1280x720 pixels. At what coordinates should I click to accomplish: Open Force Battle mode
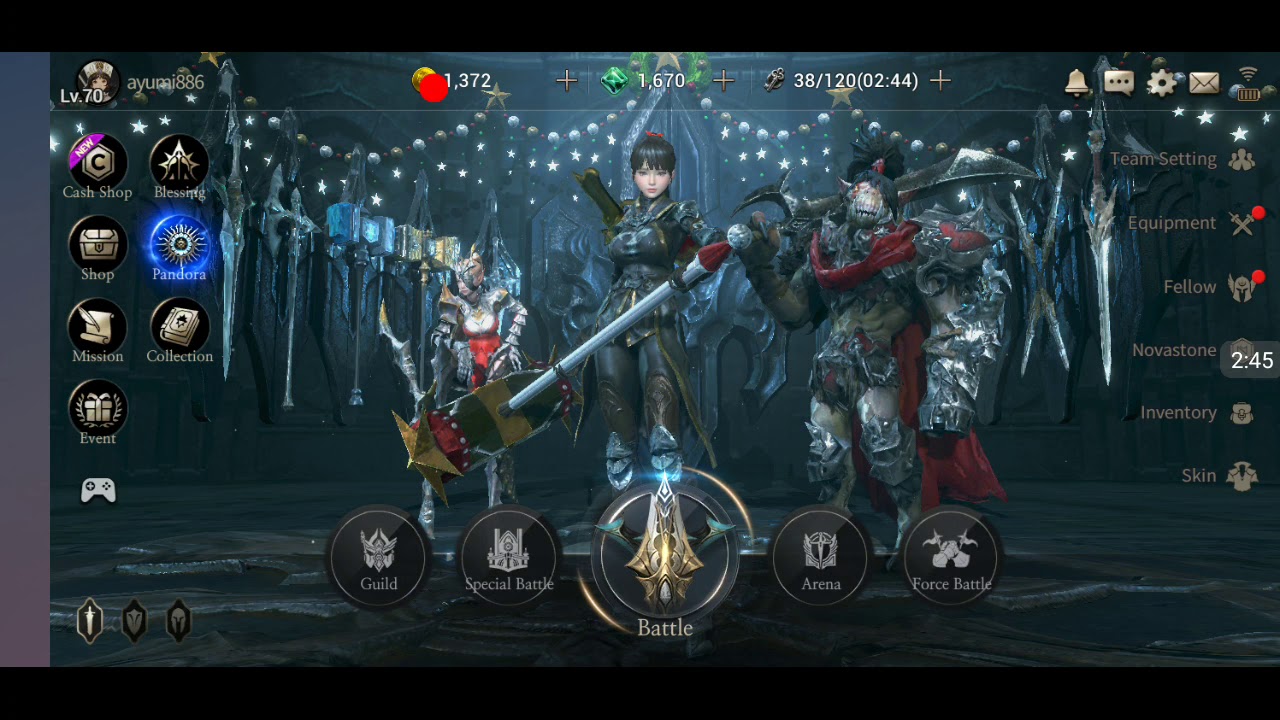point(951,556)
